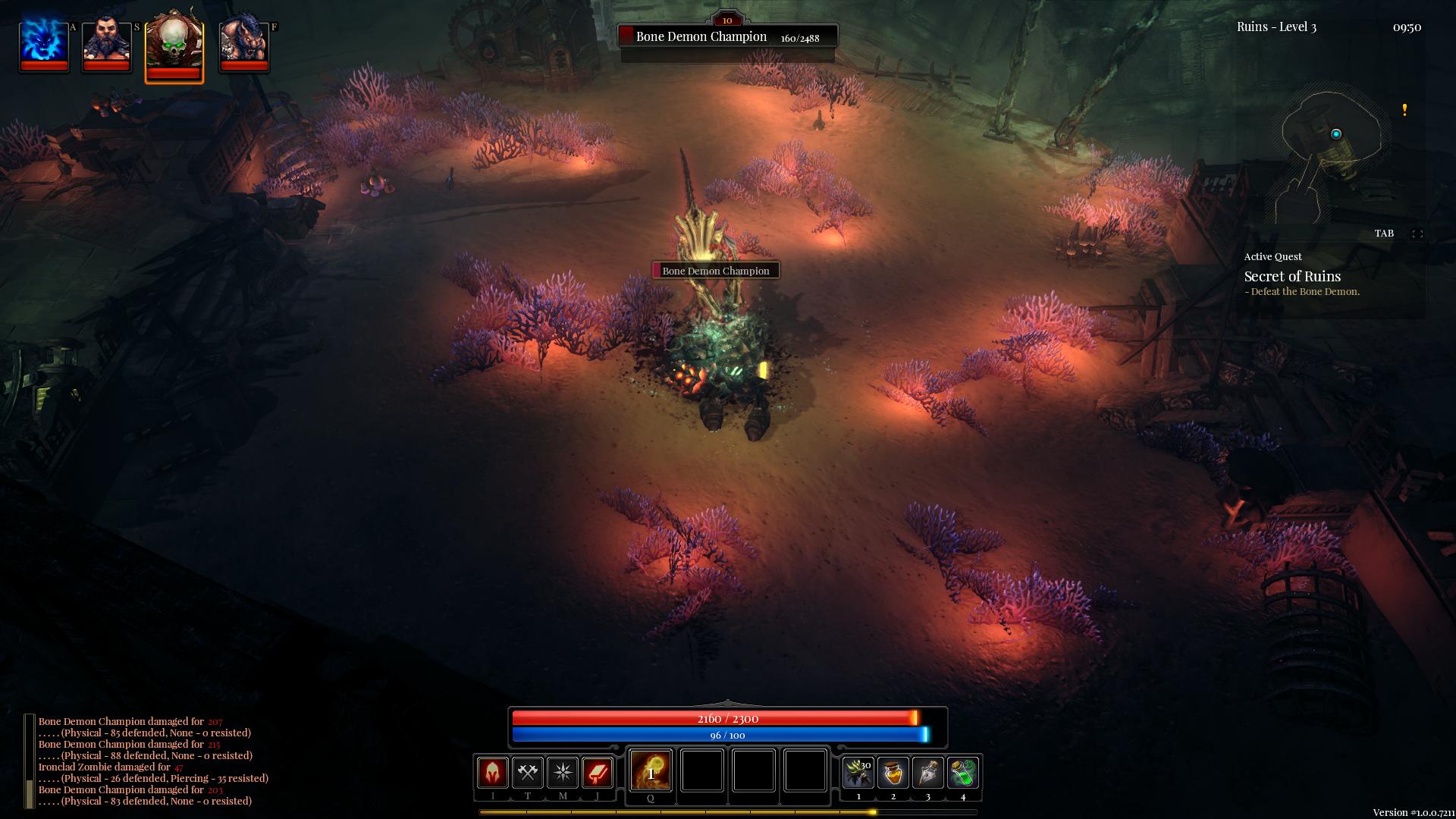Use the green poison flask
This screenshot has height=819, width=1456.
point(963,773)
